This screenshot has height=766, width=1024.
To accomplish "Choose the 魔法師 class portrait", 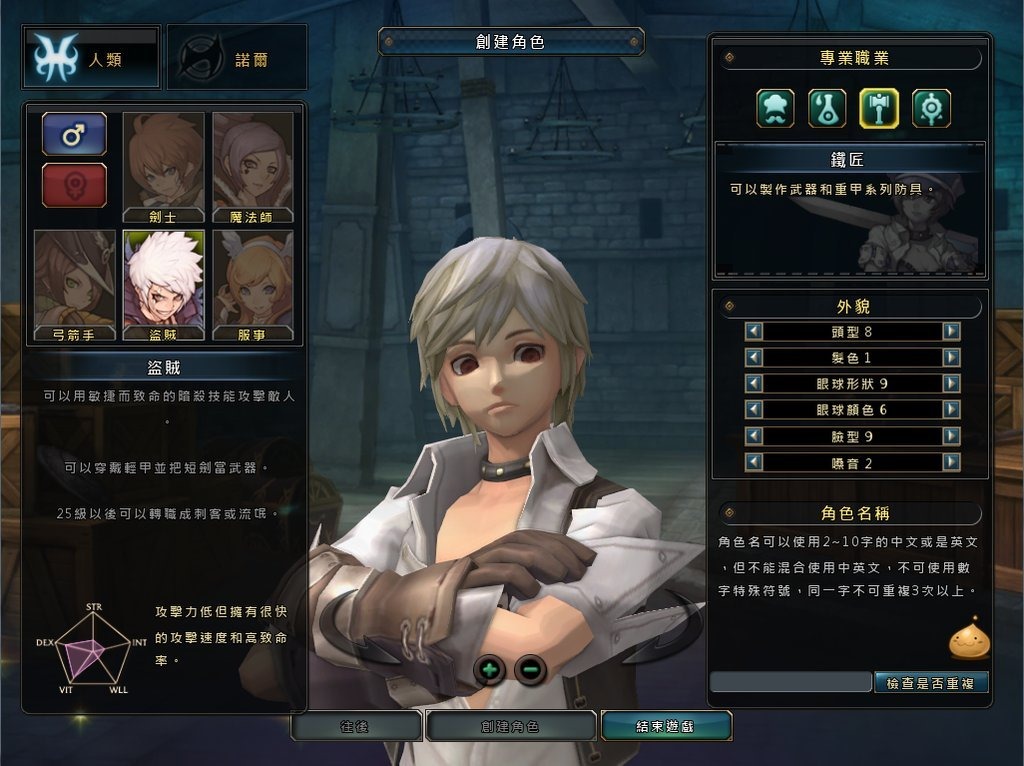I will pyautogui.click(x=253, y=166).
